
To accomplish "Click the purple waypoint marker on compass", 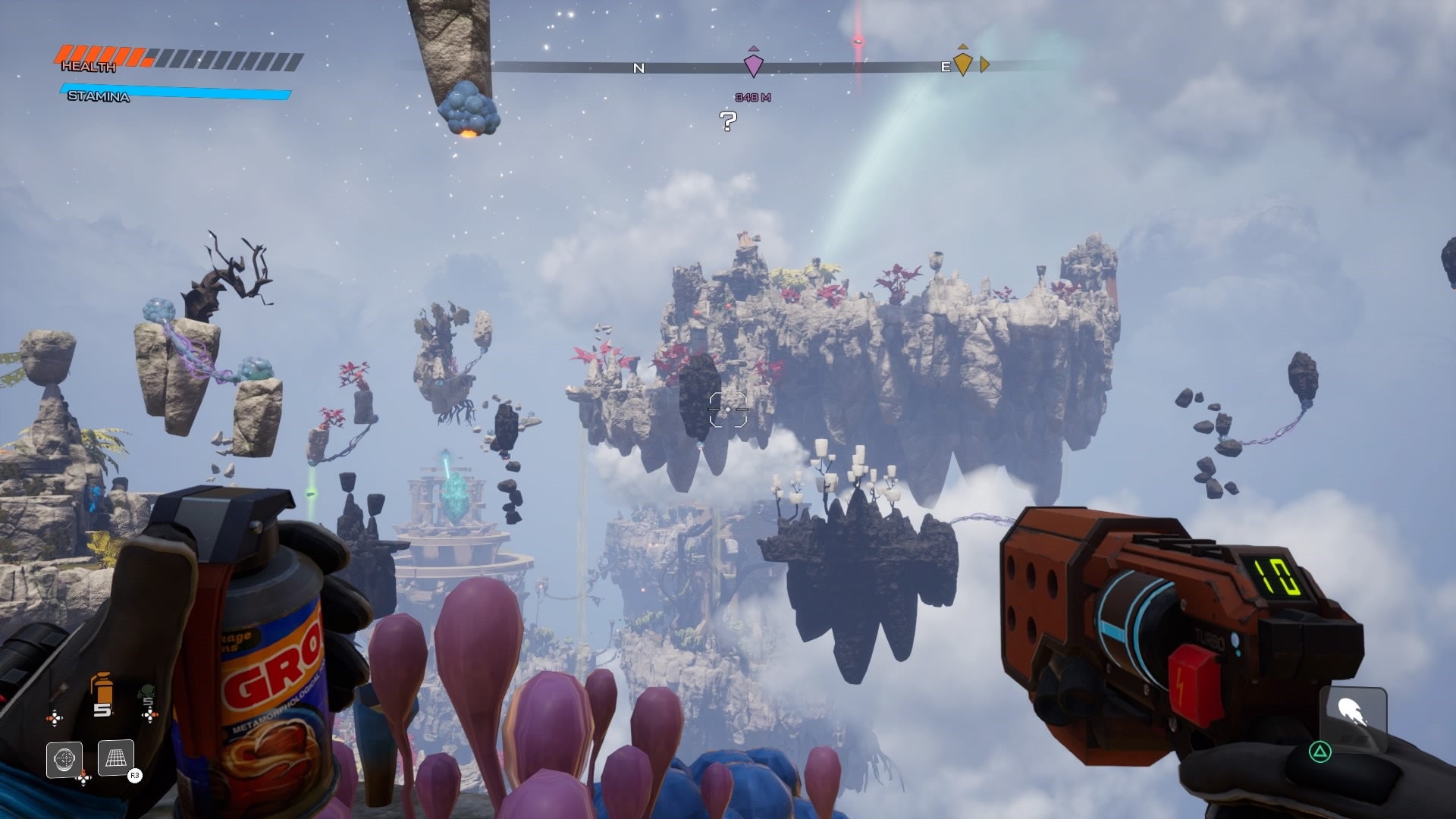I will [752, 64].
